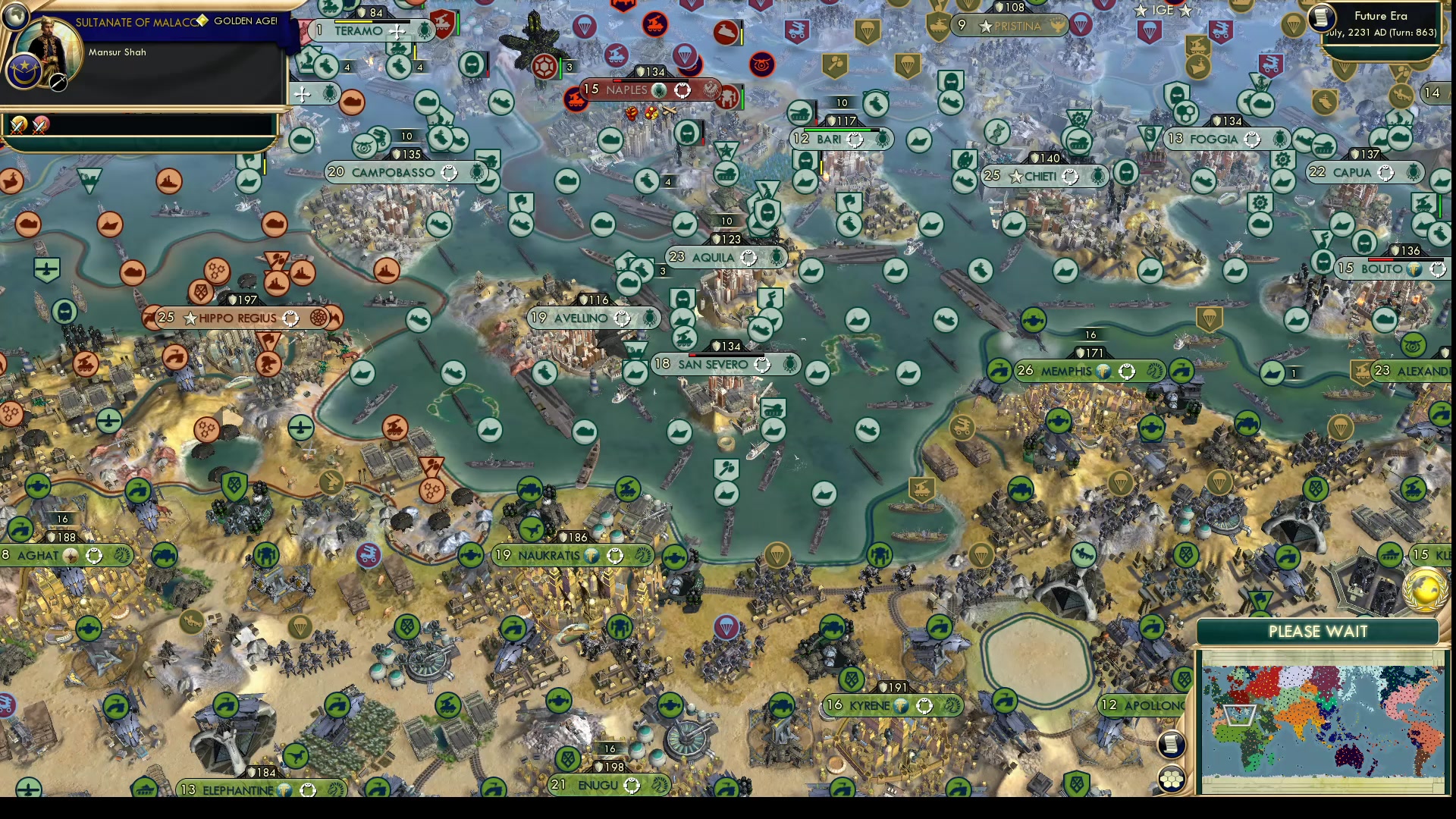1456x819 pixels.
Task: Click the star icon on Chieti's banner
Action: pyautogui.click(x=1016, y=176)
